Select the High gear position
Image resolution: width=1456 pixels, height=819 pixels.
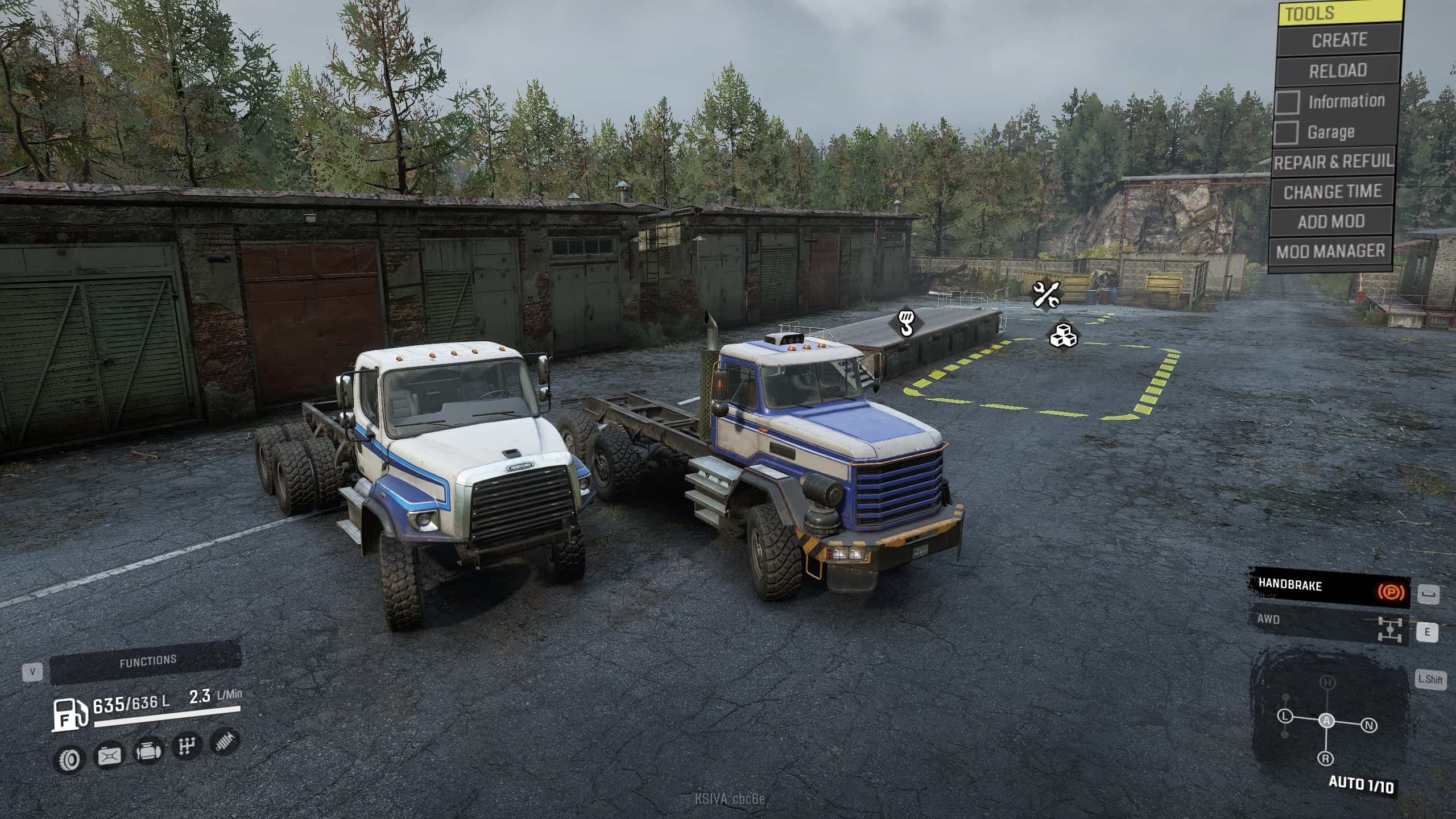pyautogui.click(x=1327, y=682)
